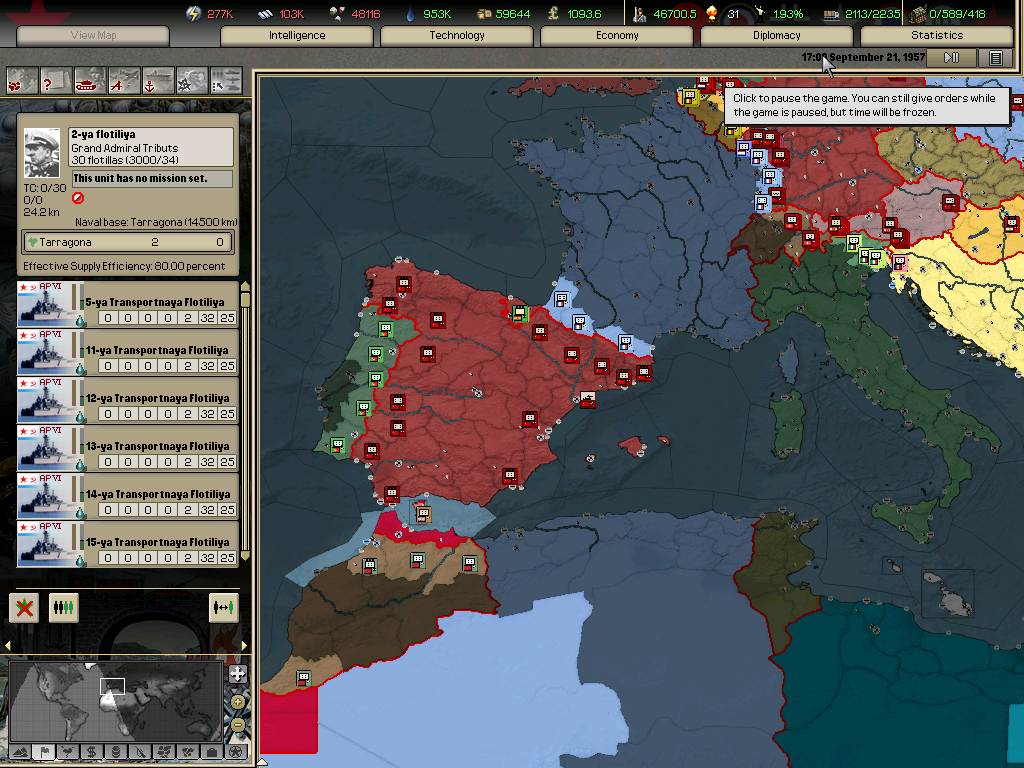The image size is (1024, 768).
Task: Open the menu list button beside pause
Action: (995, 58)
